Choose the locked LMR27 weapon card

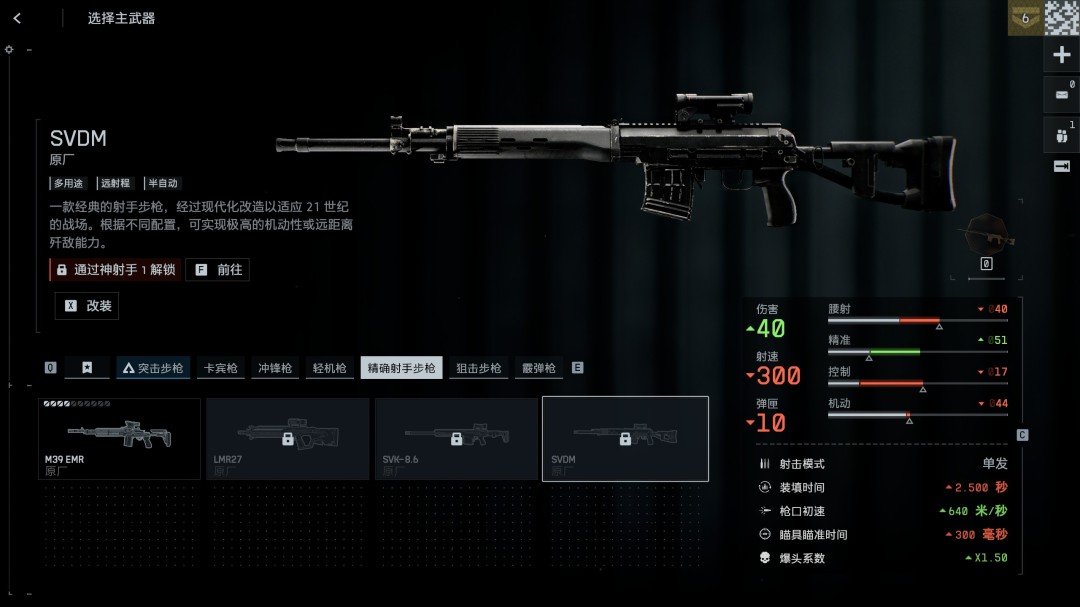(287, 439)
